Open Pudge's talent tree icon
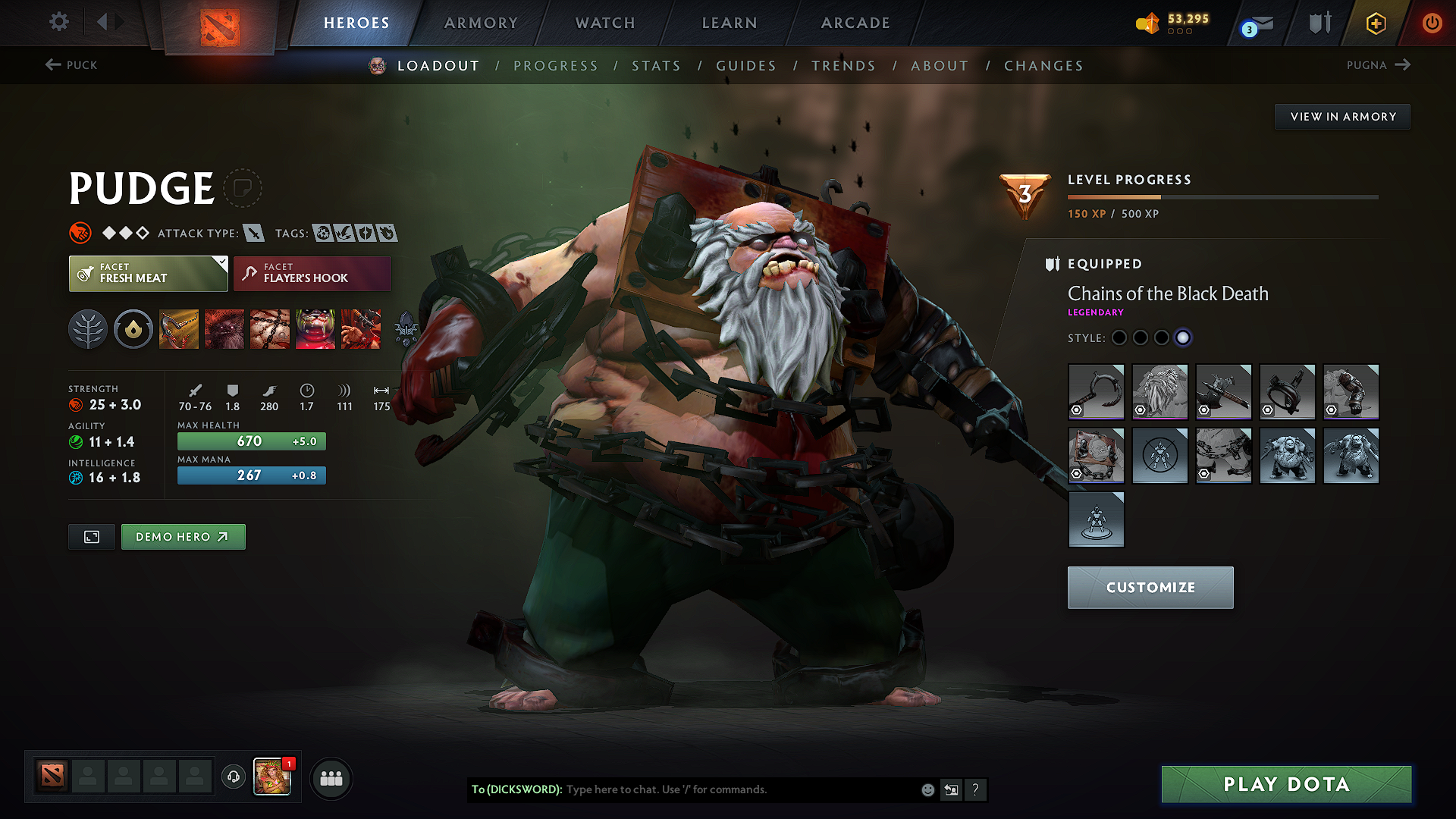 88,328
